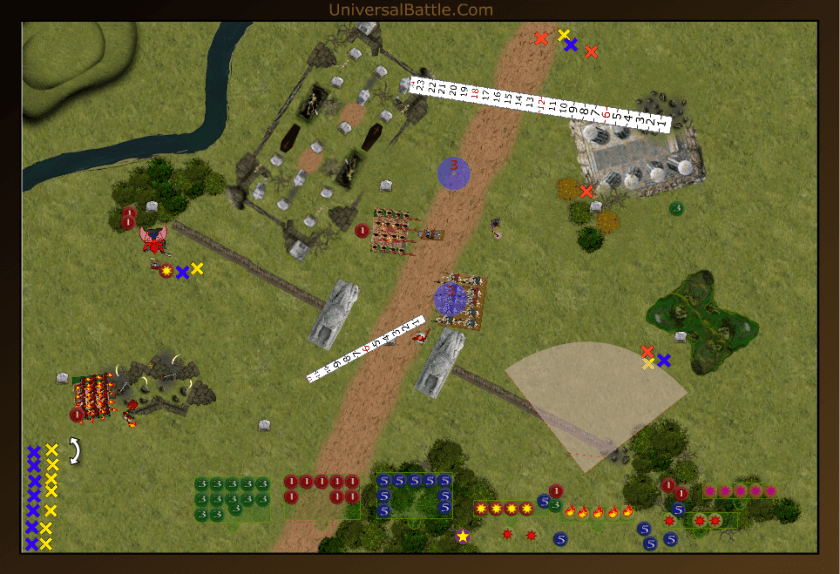The width and height of the screenshot is (840, 574).
Task: Select the red winged demon unit
Action: click(x=153, y=240)
